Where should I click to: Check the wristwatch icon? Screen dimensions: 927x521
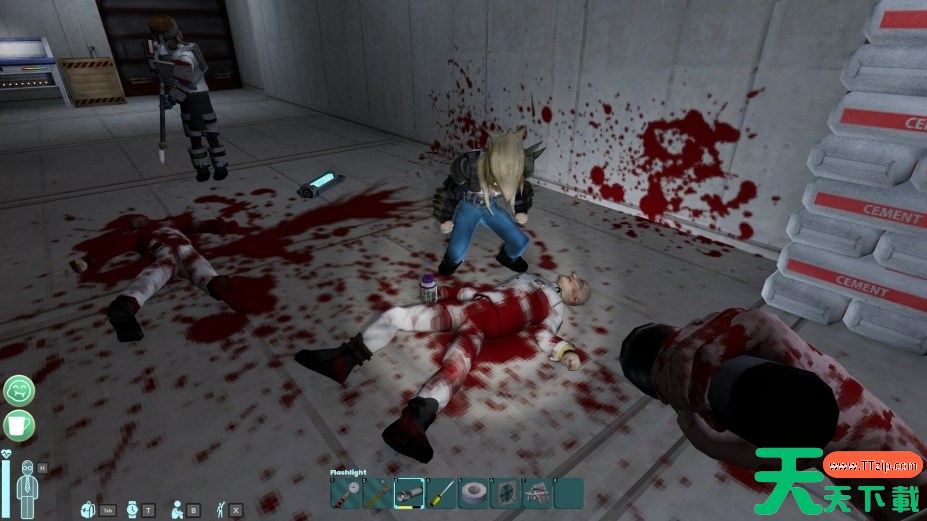133,508
